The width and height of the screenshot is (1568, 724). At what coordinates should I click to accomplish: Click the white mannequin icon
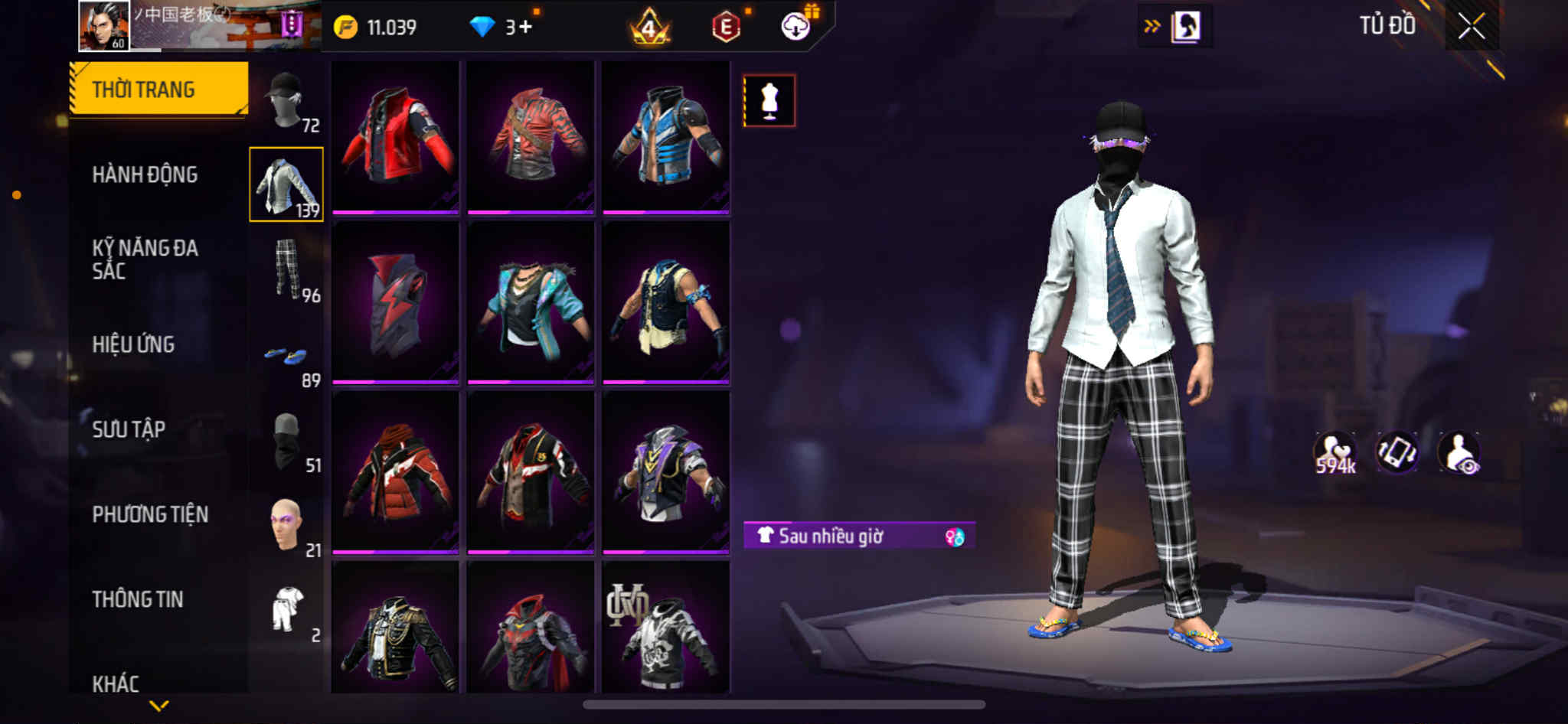click(x=769, y=100)
